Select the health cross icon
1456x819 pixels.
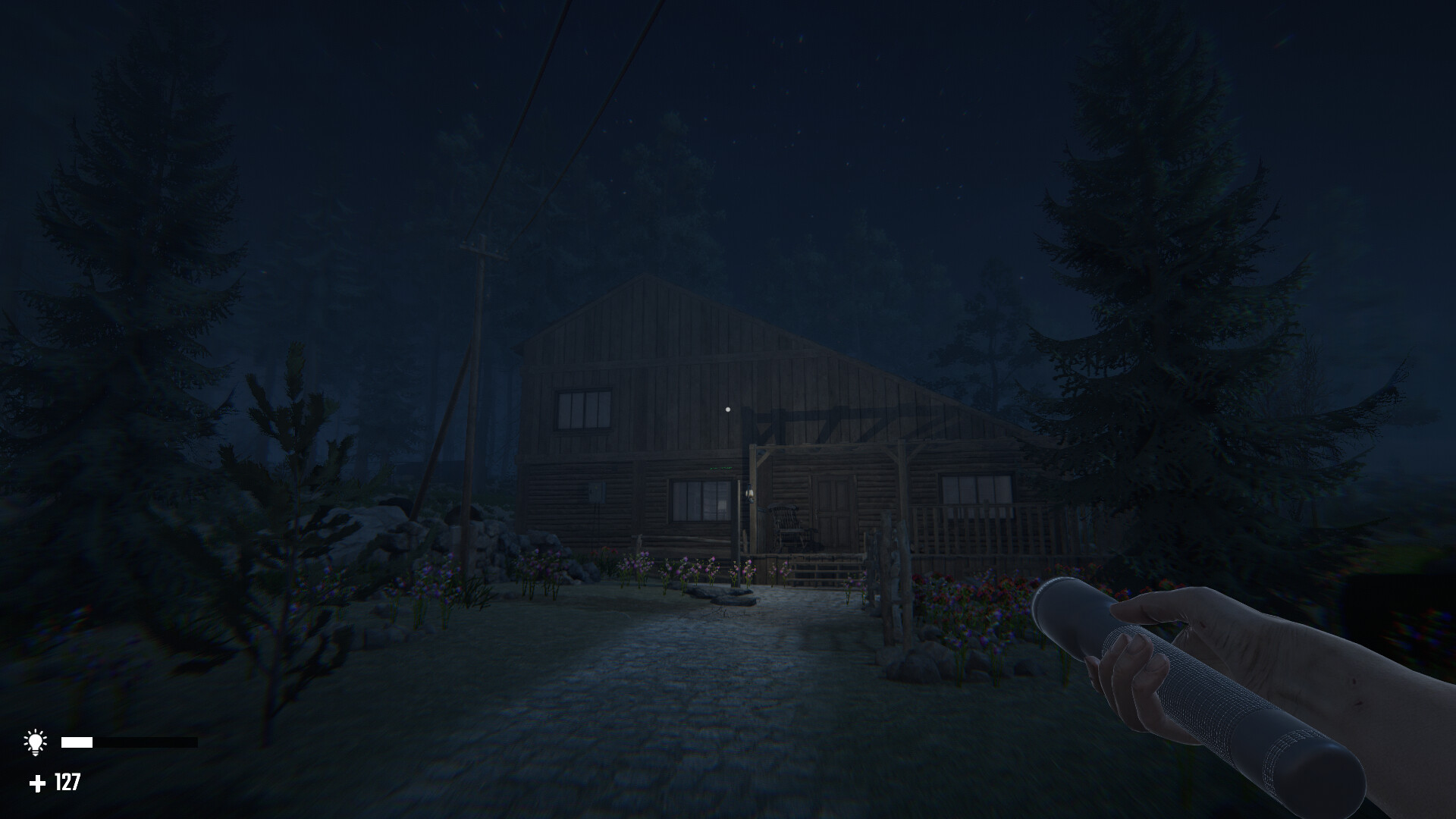pyautogui.click(x=36, y=782)
